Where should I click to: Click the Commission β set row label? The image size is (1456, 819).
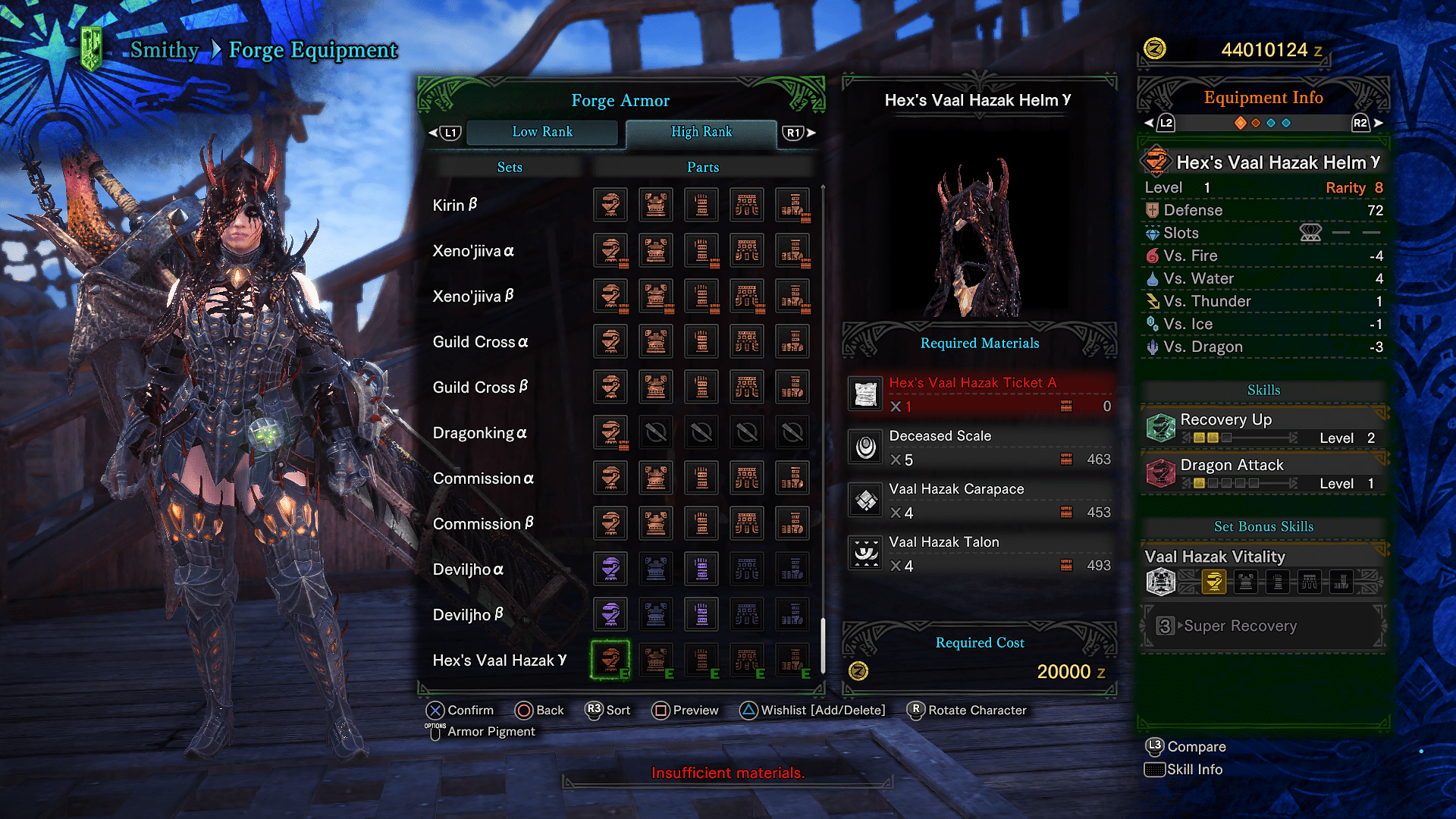click(x=483, y=523)
